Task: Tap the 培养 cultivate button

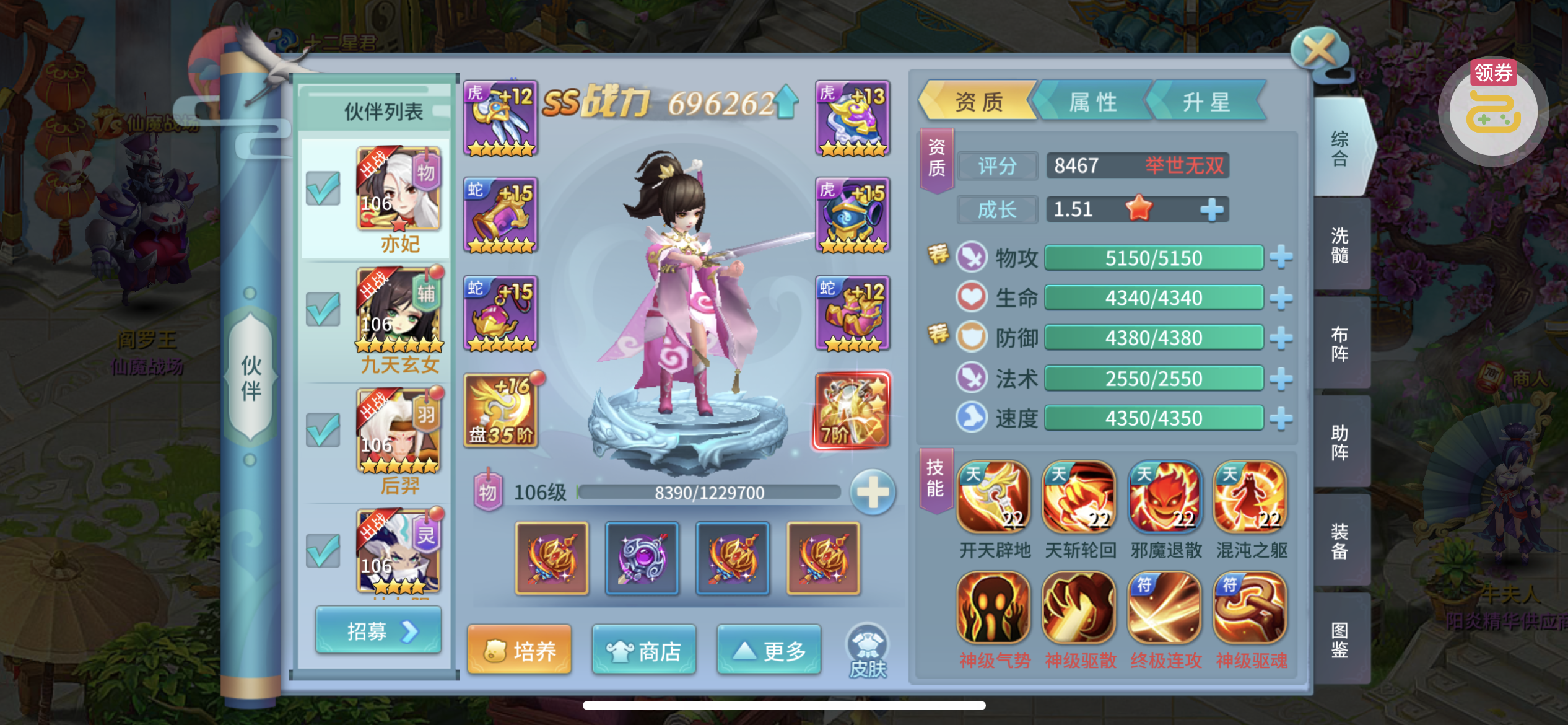Action: 520,651
